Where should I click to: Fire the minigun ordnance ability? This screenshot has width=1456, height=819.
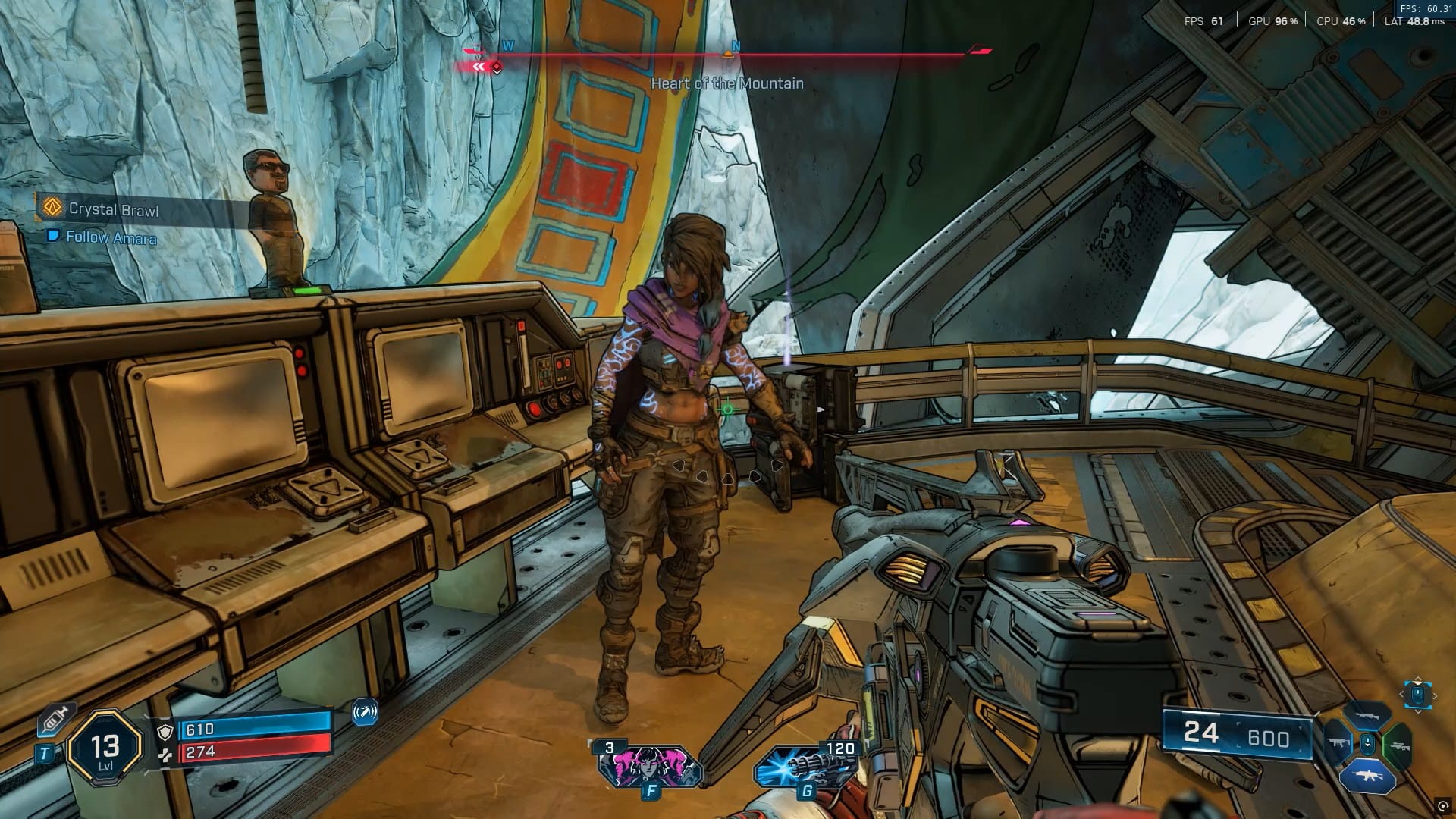pos(805,766)
